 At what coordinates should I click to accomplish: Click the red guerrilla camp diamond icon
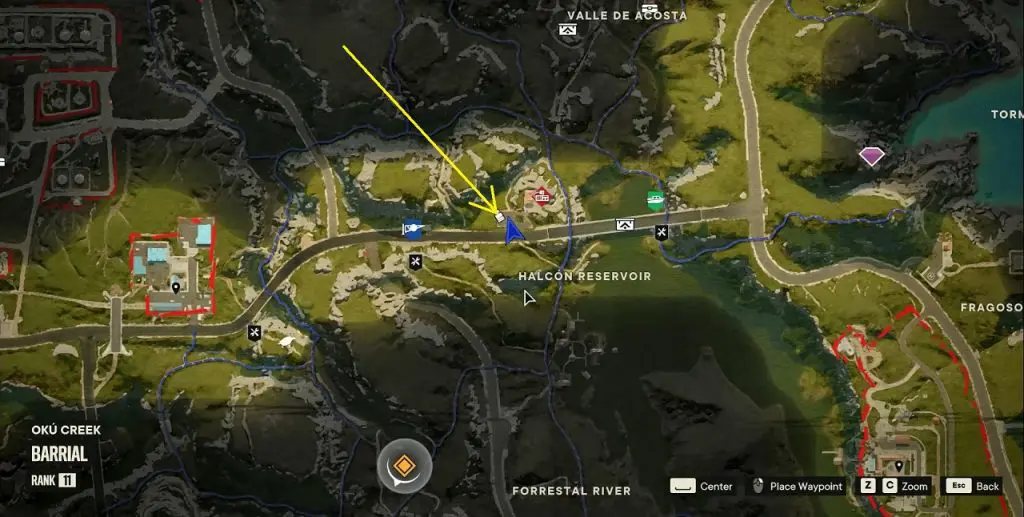click(x=542, y=195)
